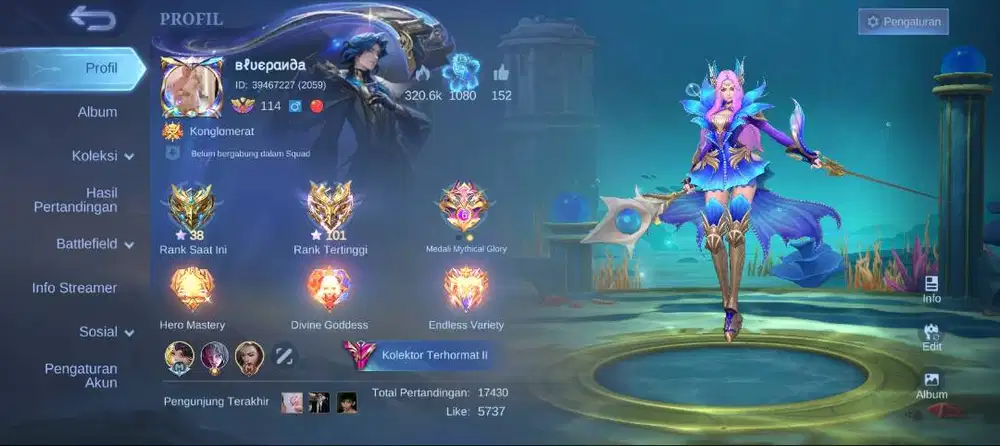Select the Profil tab

tap(100, 68)
